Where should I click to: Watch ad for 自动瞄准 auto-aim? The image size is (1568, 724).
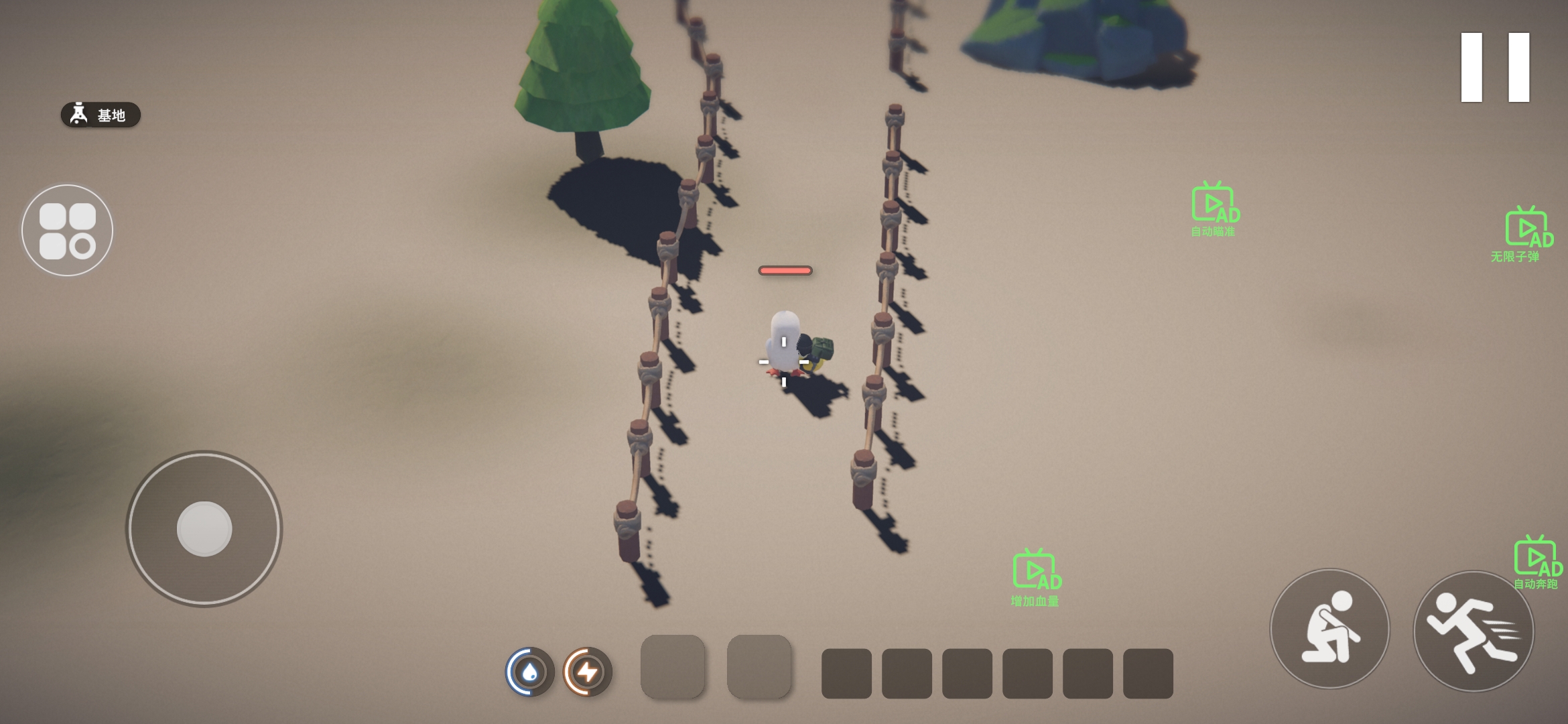pos(1214,208)
